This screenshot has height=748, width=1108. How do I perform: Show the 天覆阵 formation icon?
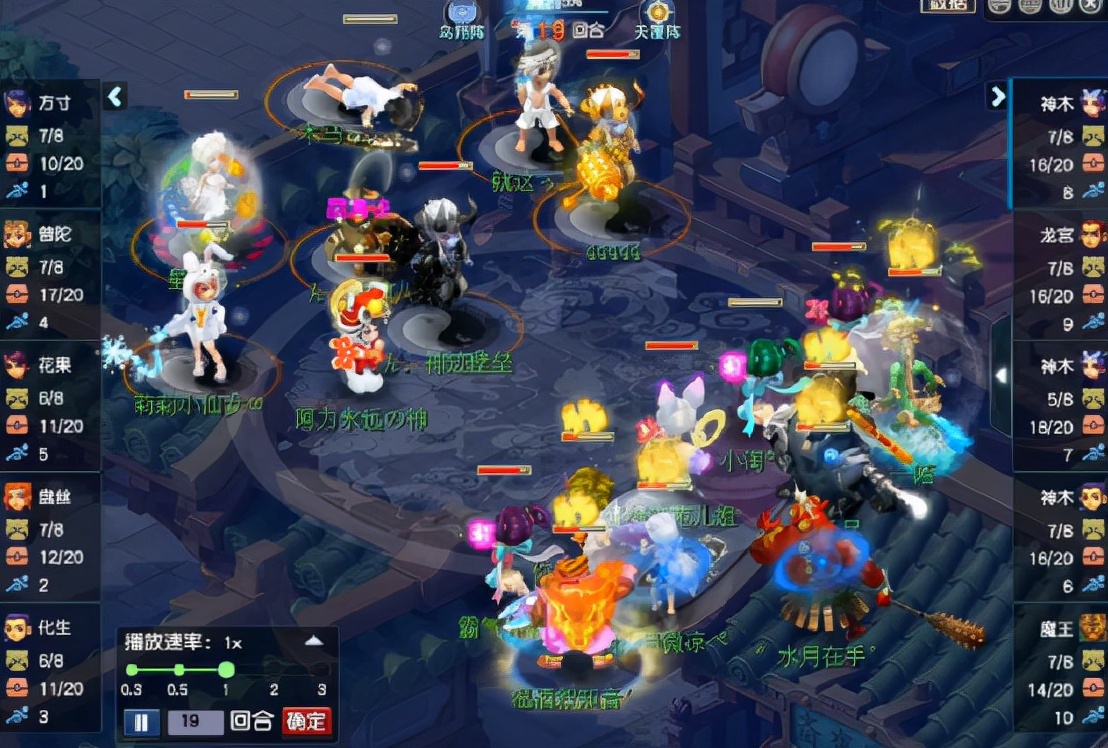[x=657, y=17]
